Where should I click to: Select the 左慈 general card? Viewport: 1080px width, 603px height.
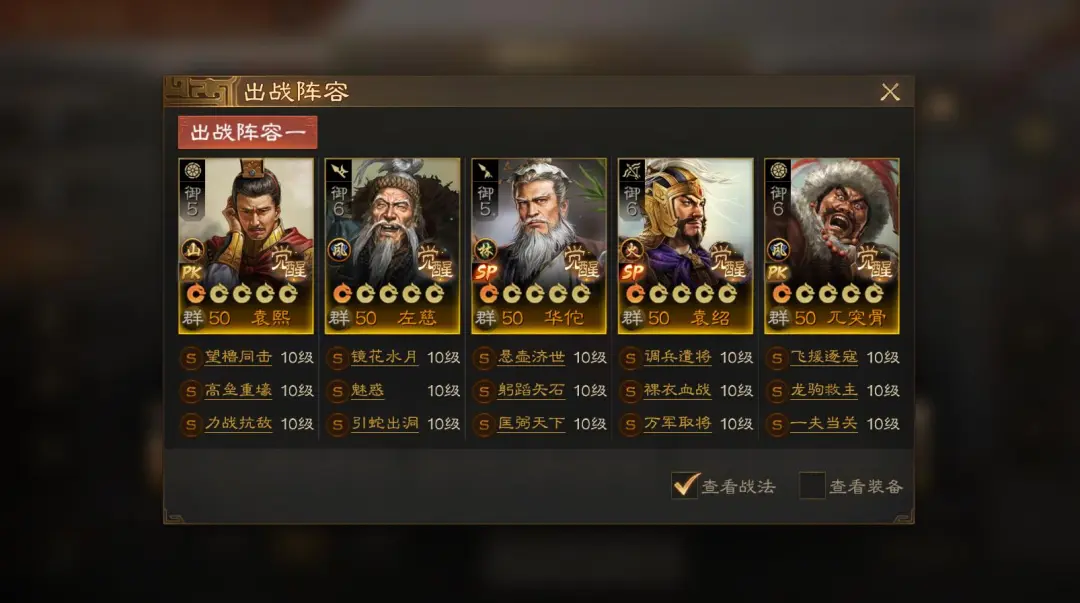point(392,245)
